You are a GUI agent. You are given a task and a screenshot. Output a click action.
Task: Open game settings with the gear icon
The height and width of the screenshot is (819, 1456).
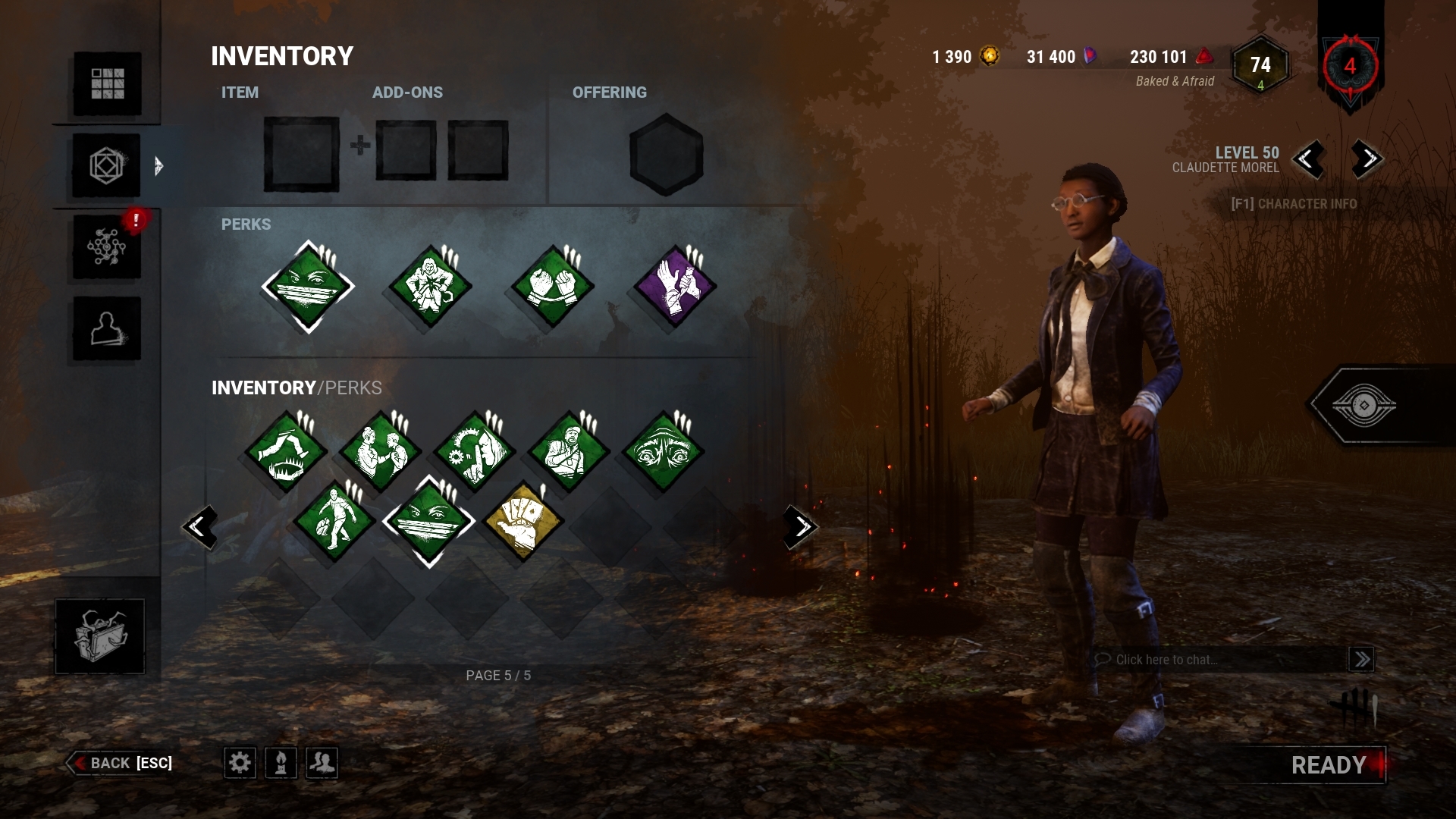241,764
